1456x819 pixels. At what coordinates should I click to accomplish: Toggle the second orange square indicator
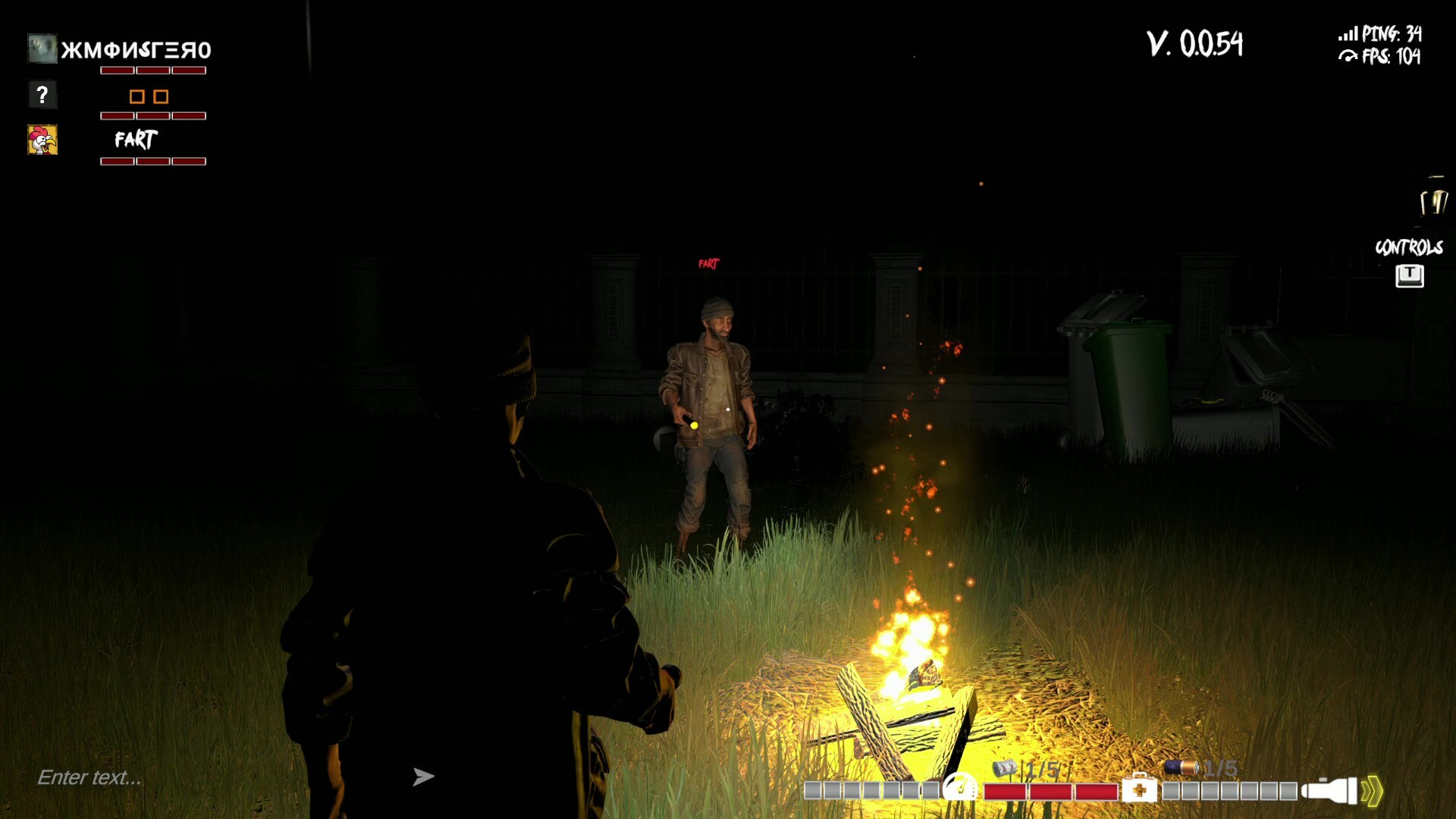[x=162, y=97]
